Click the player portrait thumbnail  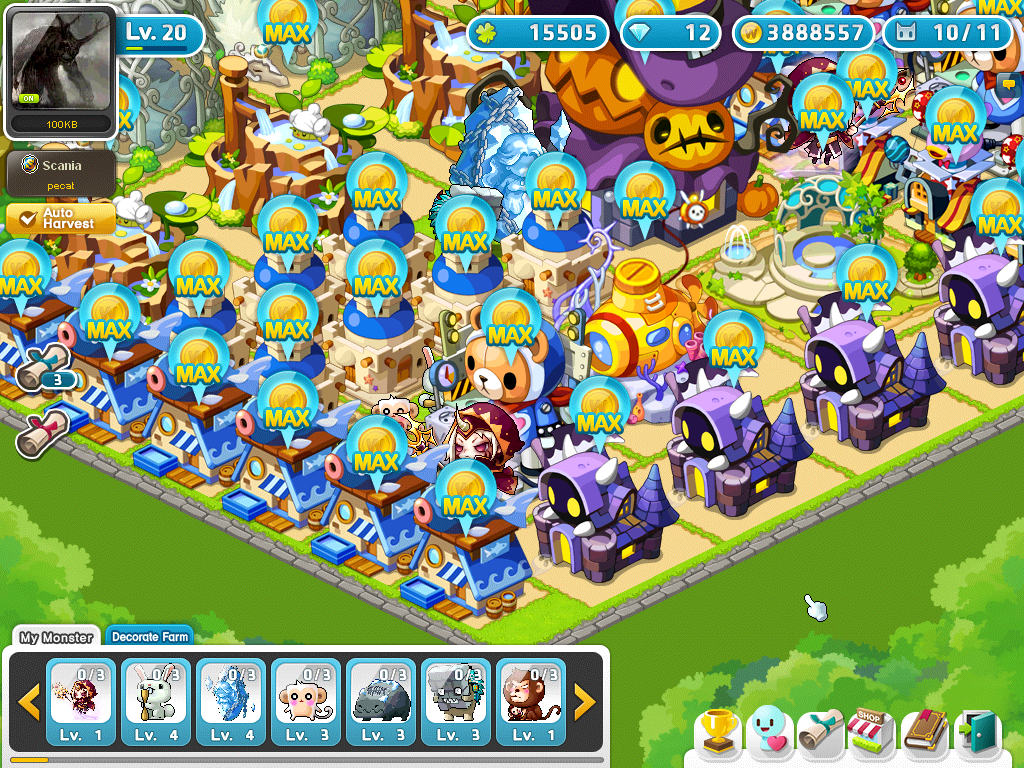pos(60,66)
